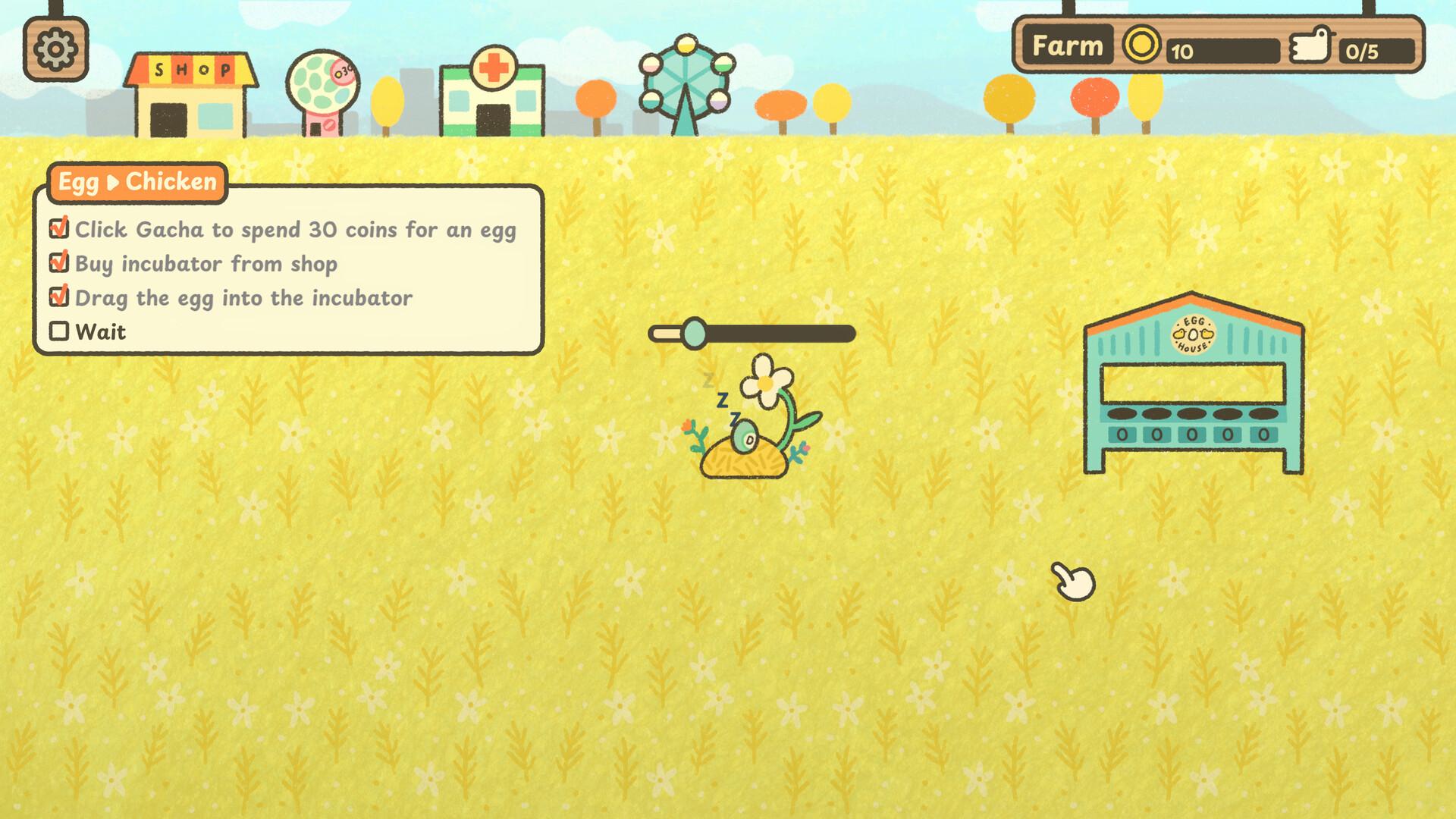This screenshot has width=1456, height=819.
Task: Visit the hospital with the red cross
Action: point(492,94)
